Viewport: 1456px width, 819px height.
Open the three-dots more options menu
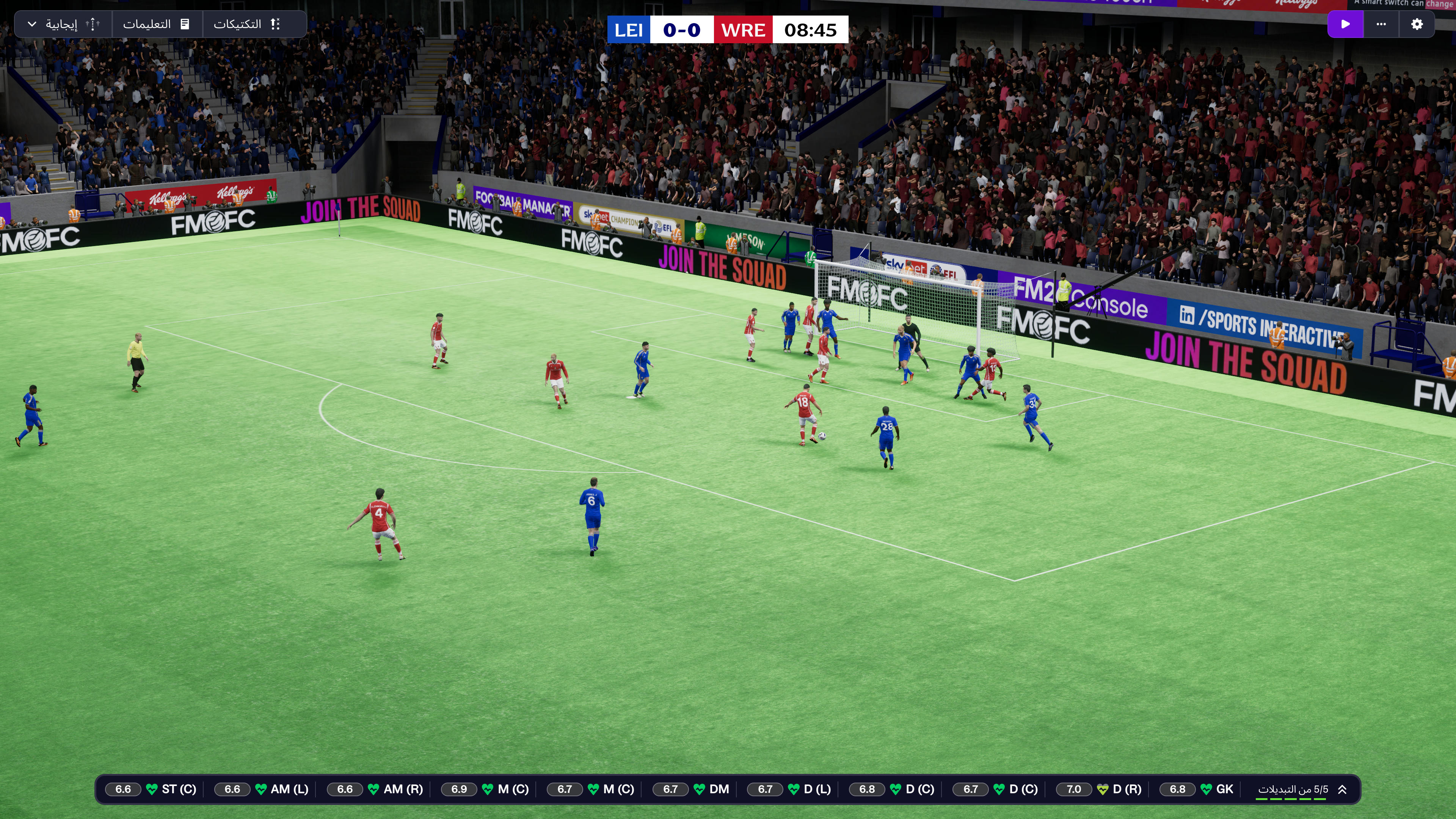[1381, 24]
